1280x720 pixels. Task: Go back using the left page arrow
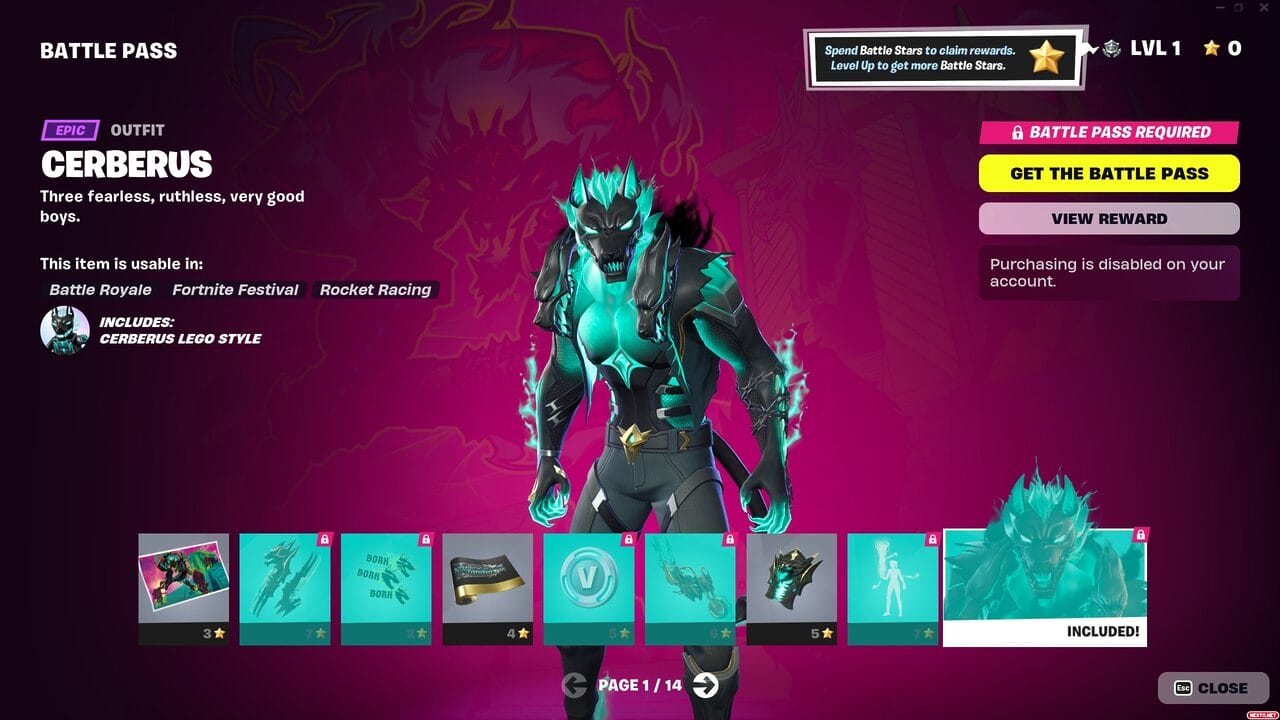[x=574, y=686]
